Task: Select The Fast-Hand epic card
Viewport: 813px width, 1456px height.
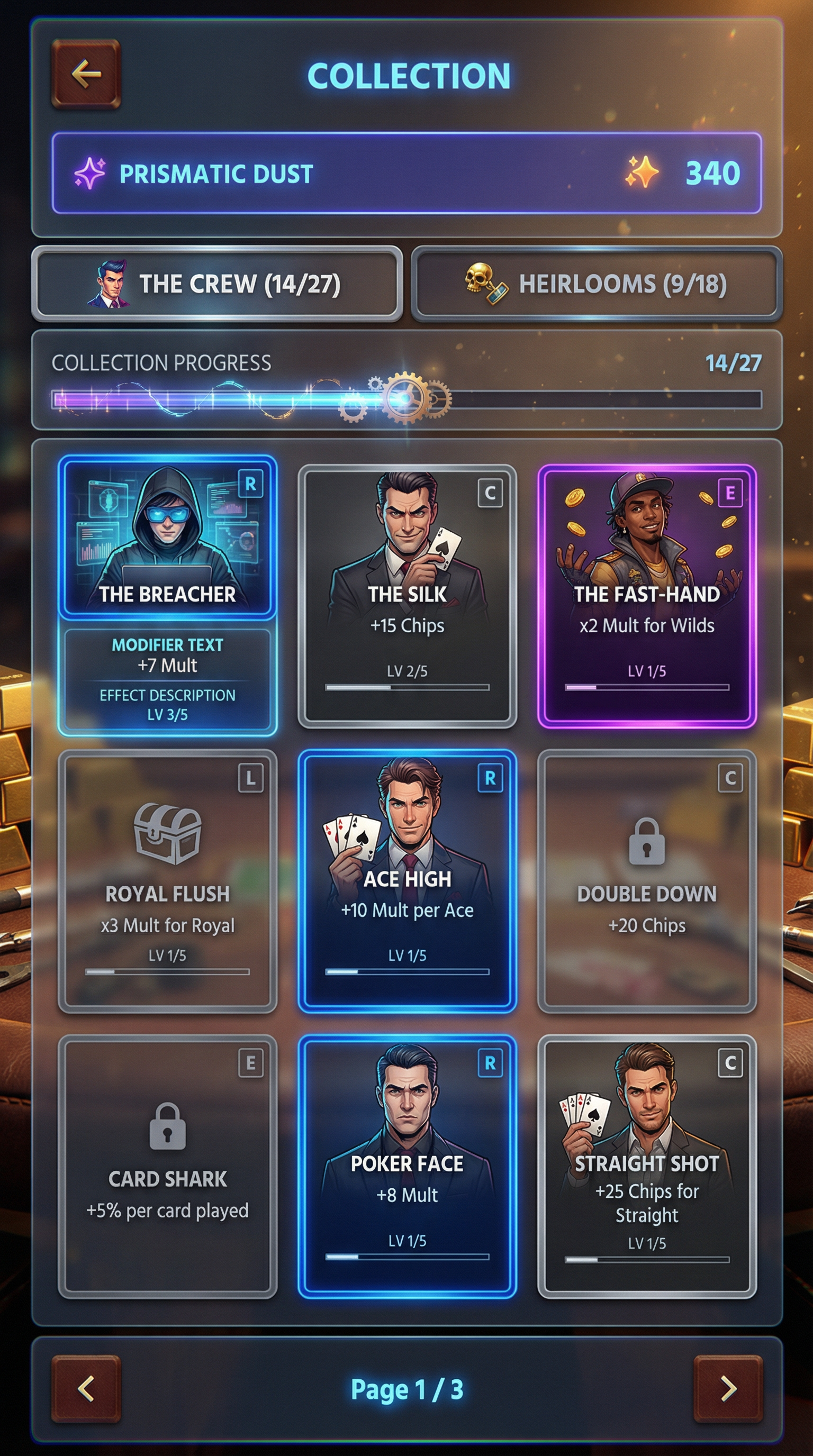Action: pos(647,596)
